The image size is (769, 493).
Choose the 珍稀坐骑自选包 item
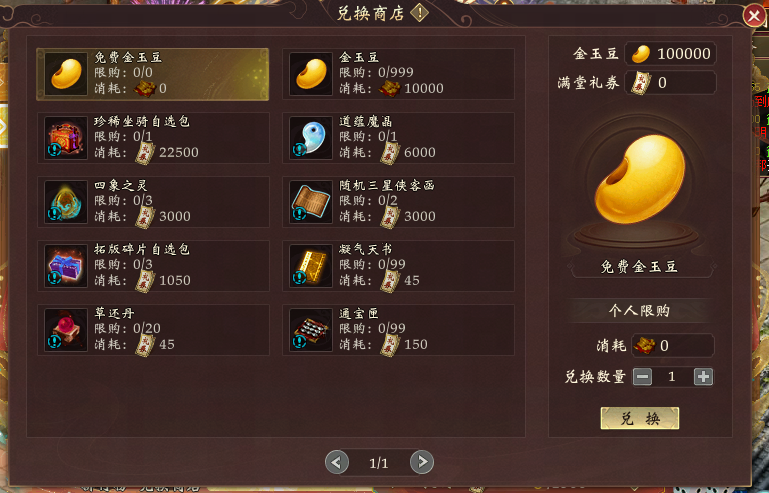[x=152, y=137]
